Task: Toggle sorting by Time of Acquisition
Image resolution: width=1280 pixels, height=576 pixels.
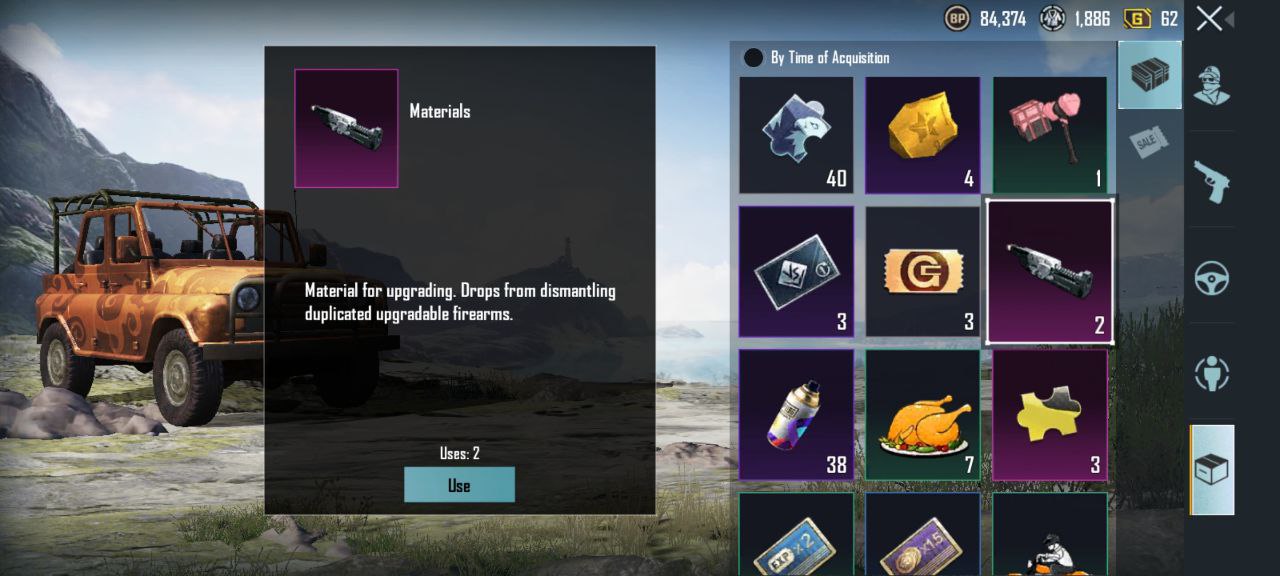Action: point(753,58)
